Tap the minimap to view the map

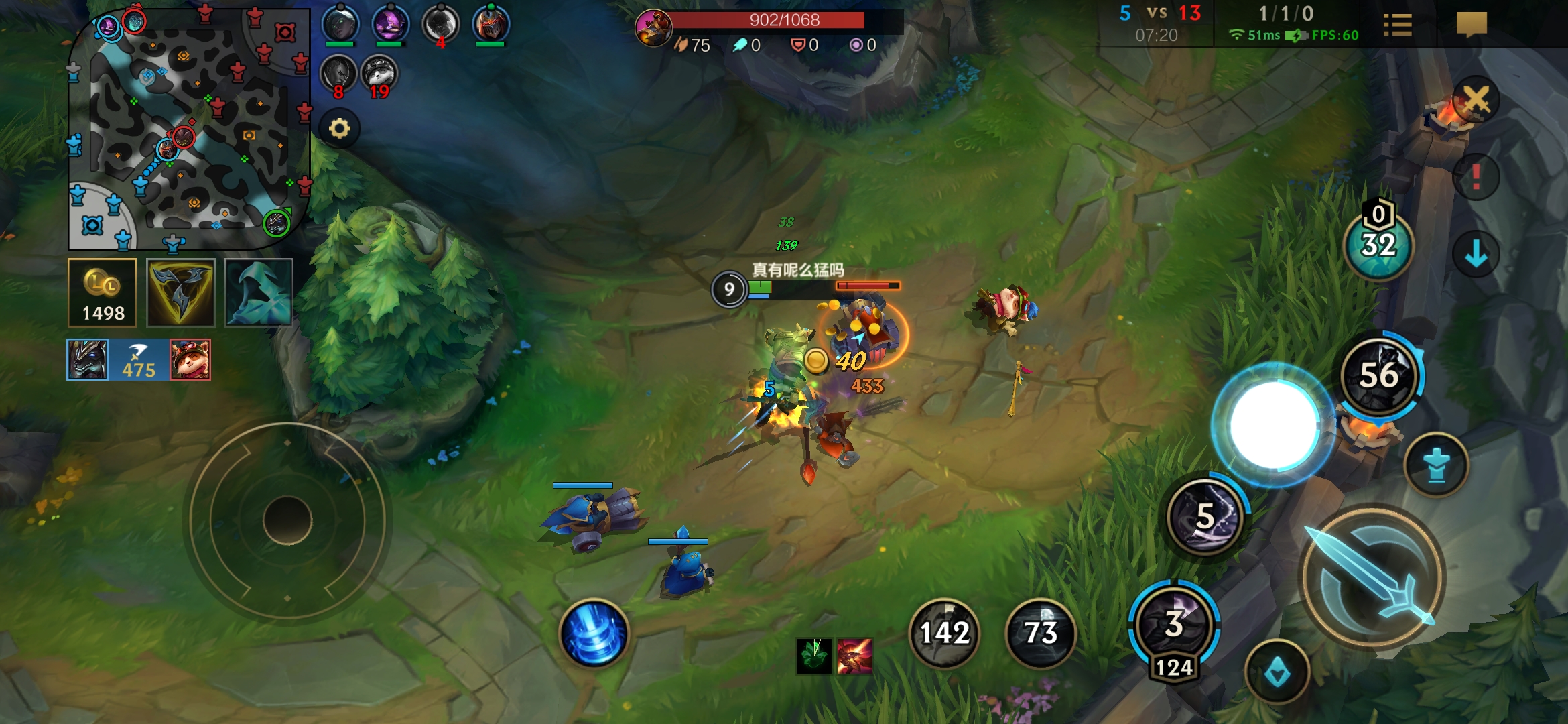coord(189,127)
